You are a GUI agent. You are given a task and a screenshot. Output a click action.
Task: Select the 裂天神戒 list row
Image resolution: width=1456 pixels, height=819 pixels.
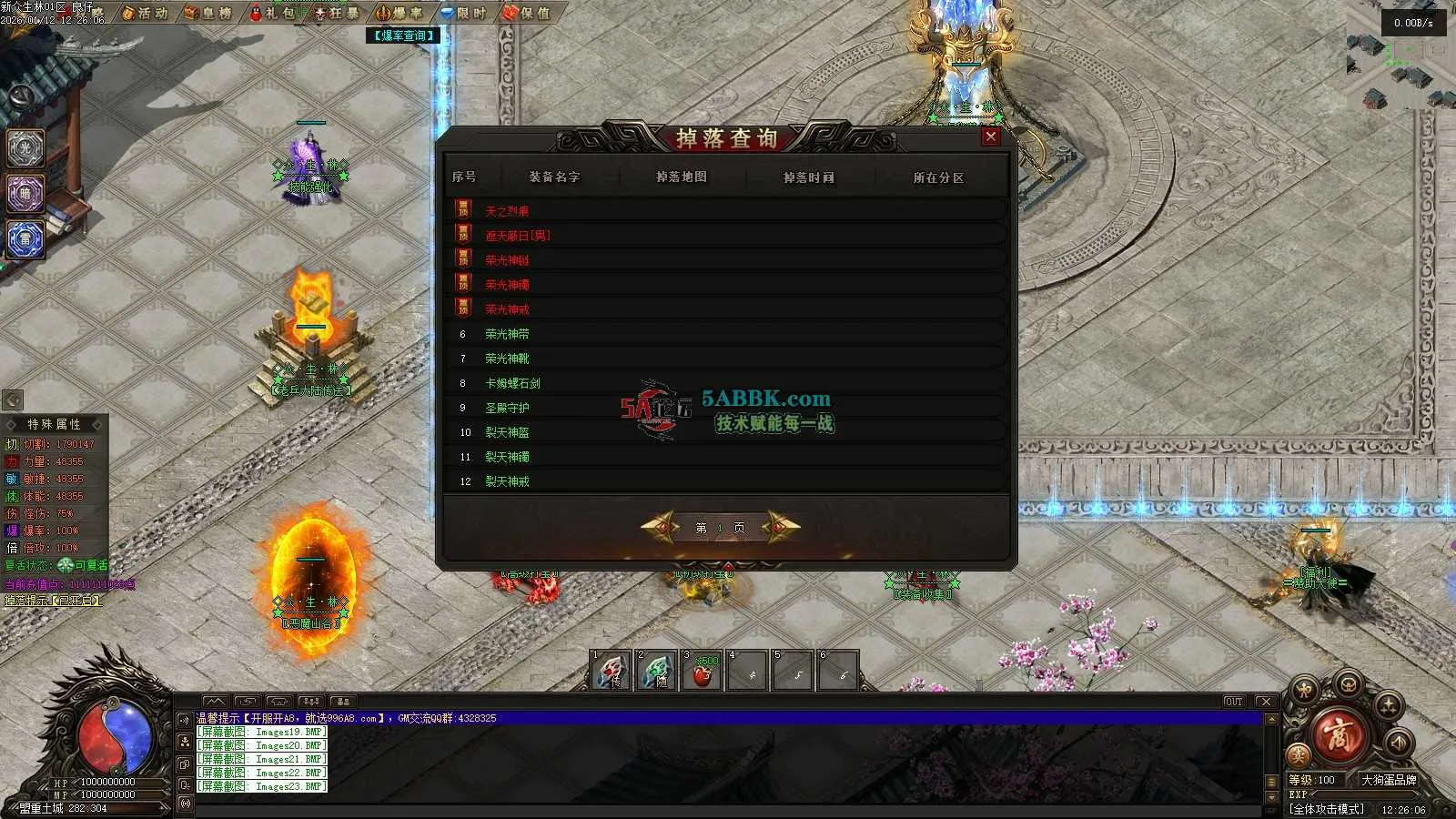pos(507,481)
